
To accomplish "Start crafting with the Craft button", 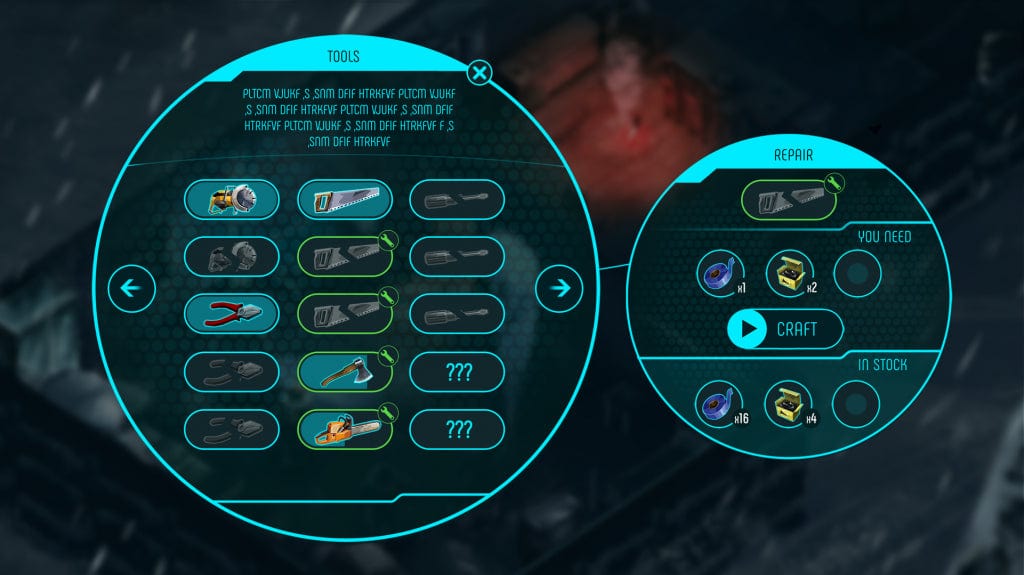I will click(785, 329).
